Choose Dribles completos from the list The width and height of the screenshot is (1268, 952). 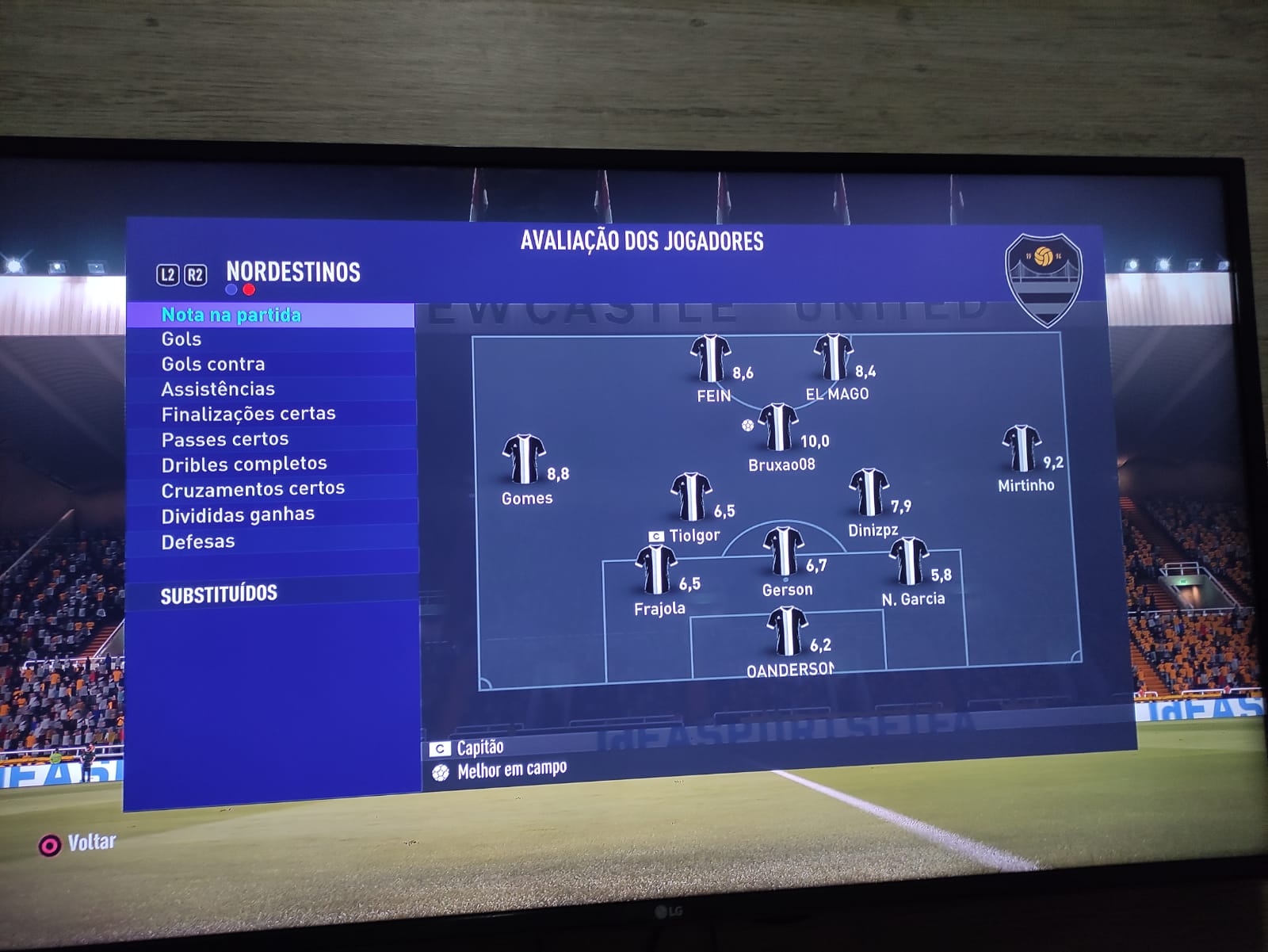244,464
